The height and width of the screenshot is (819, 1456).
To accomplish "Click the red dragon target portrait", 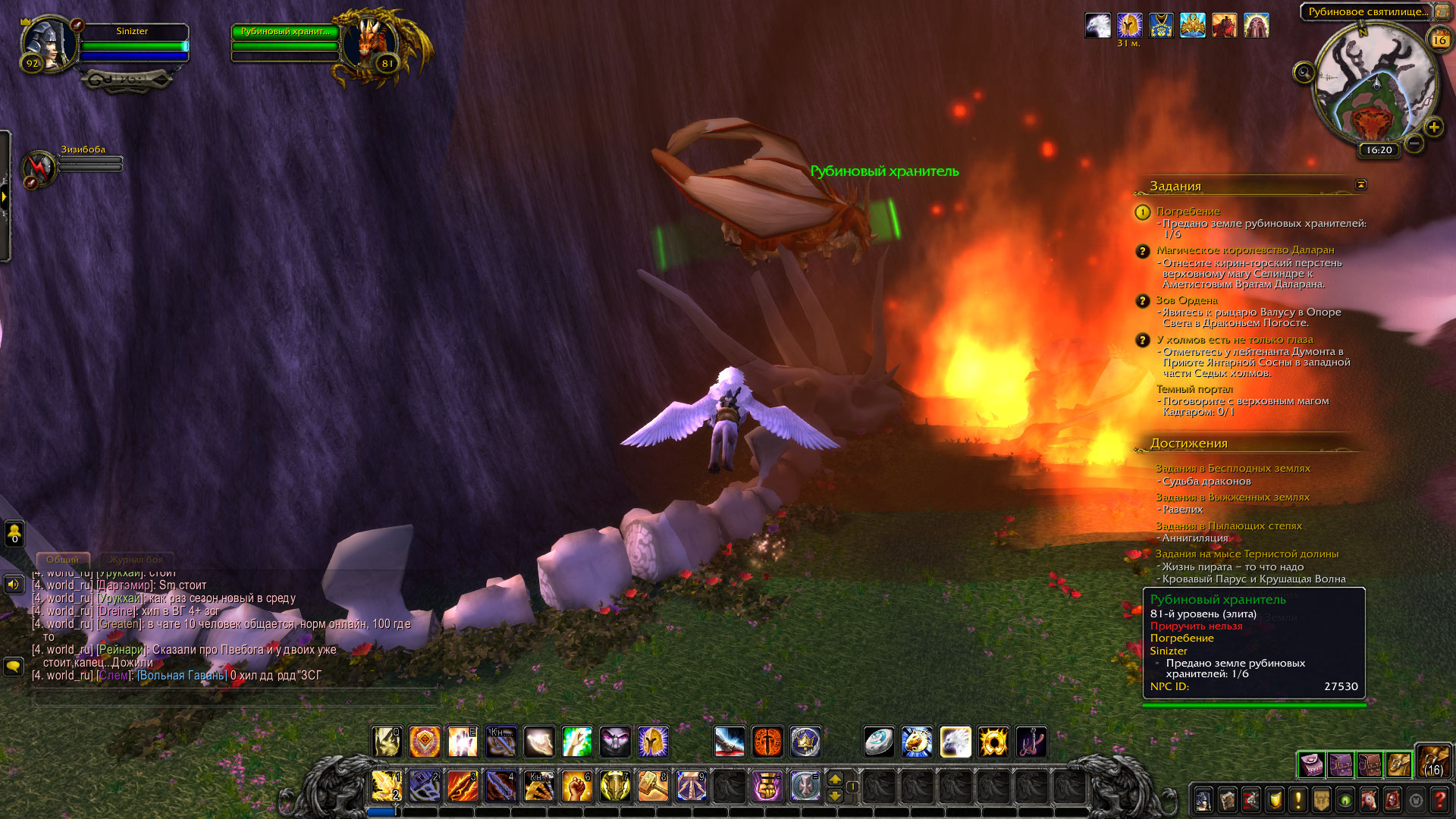I will point(370,43).
